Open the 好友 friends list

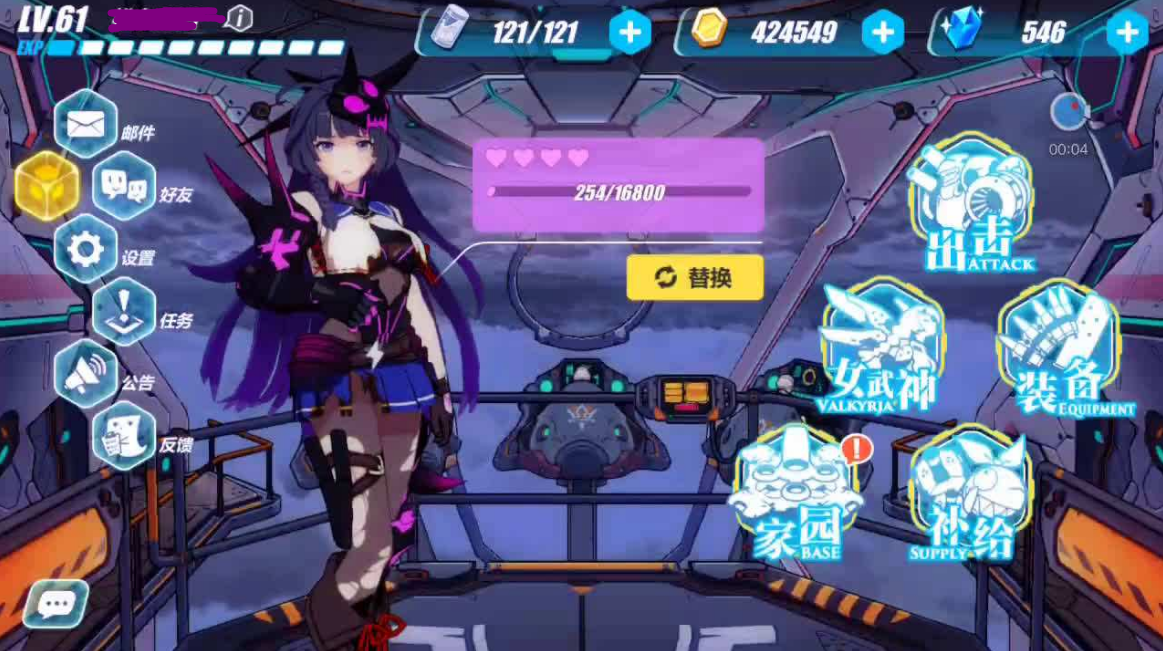pyautogui.click(x=124, y=187)
